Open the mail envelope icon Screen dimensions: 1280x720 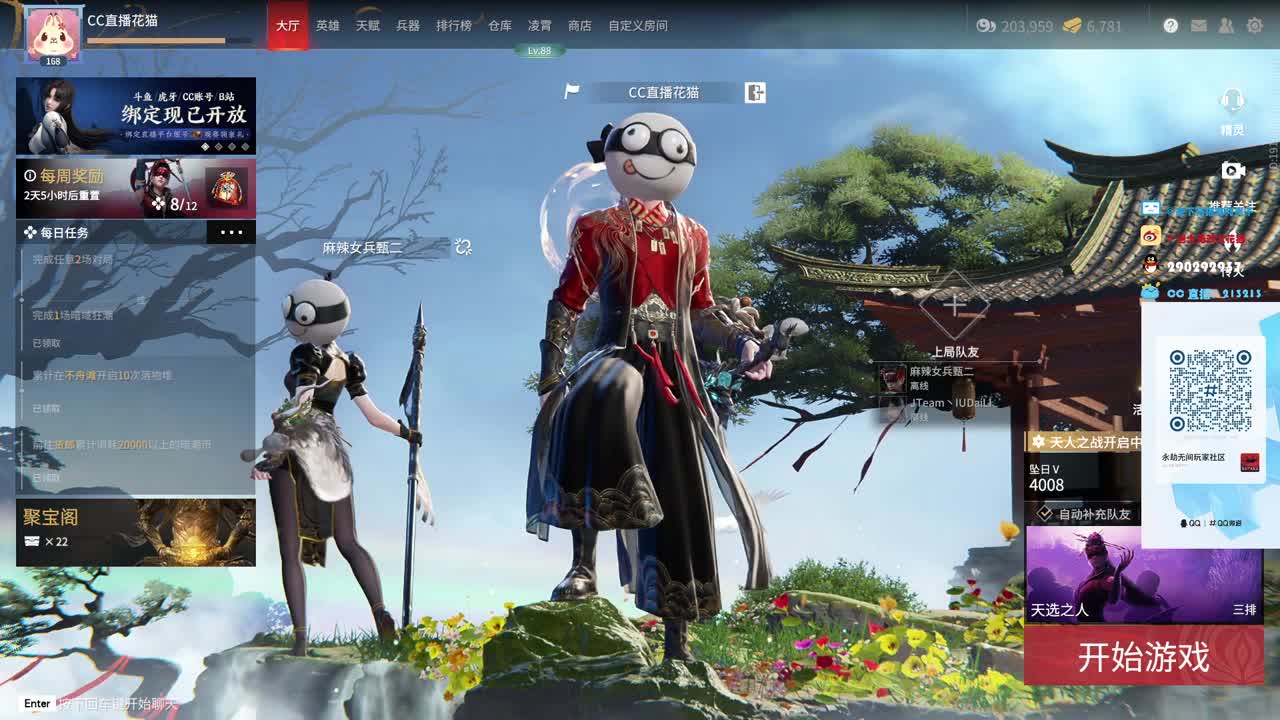1199,26
